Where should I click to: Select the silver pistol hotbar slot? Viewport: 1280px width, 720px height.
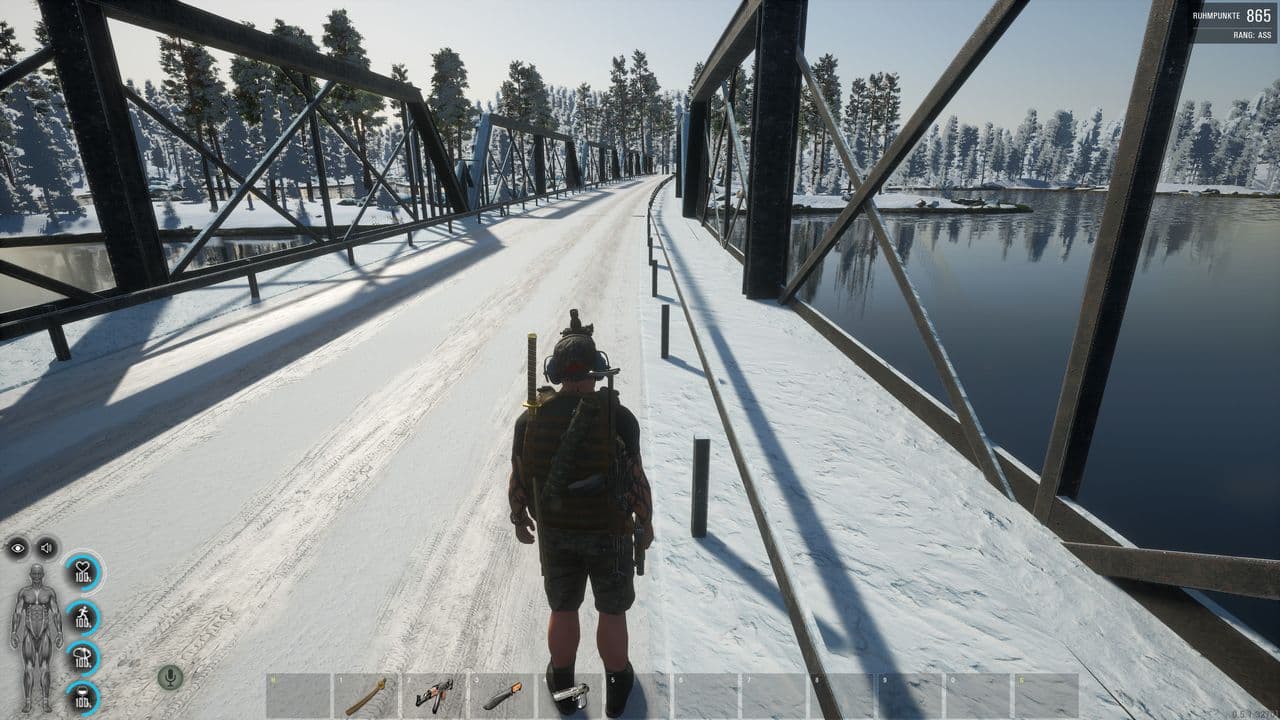click(x=570, y=695)
